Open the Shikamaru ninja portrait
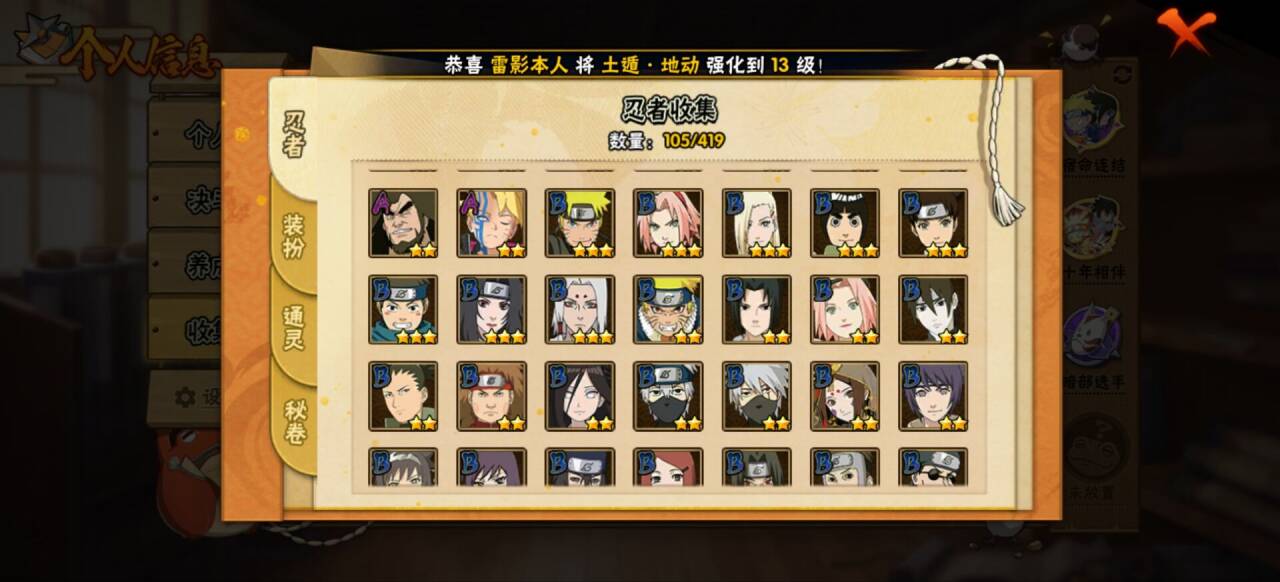Viewport: 1280px width, 582px height. point(403,396)
